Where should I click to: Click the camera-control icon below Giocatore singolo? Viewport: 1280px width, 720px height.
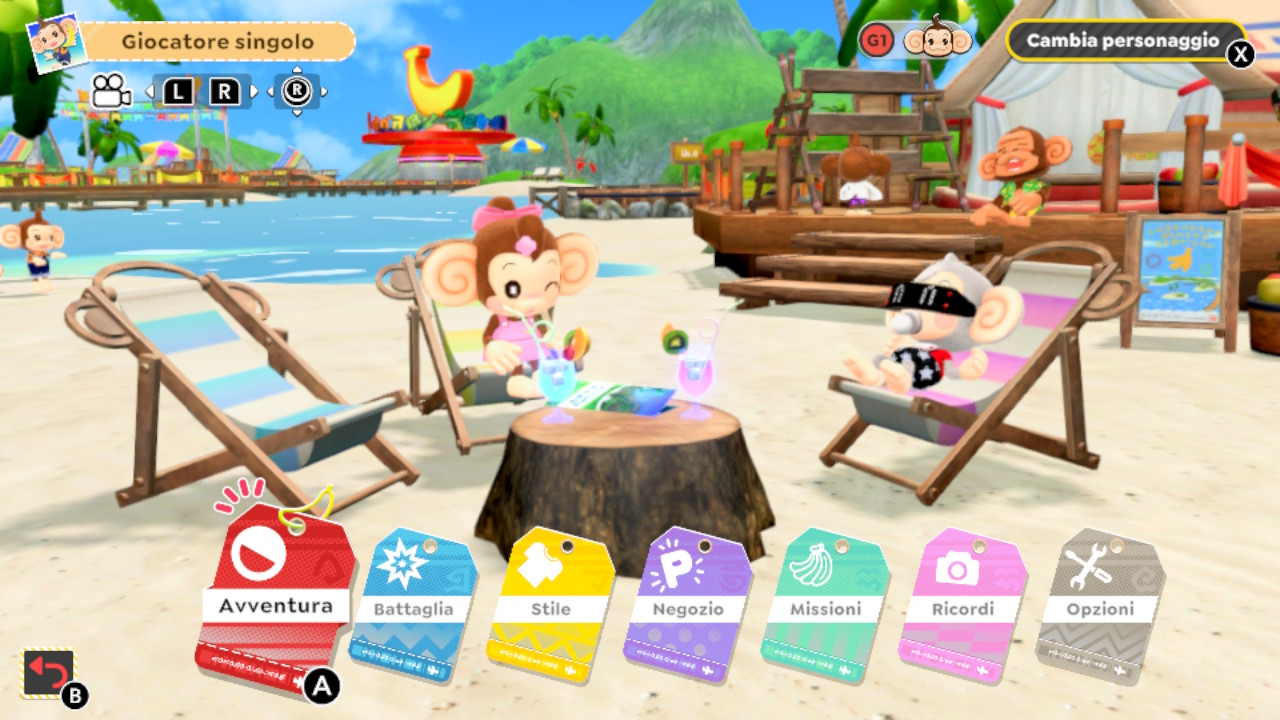[x=112, y=90]
